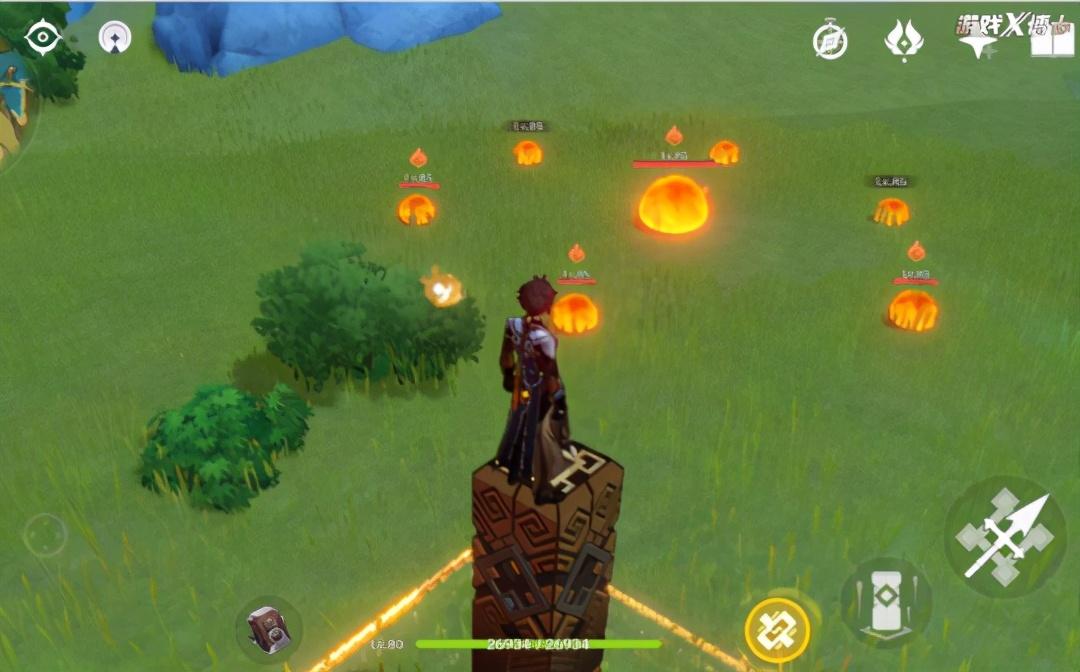1080x672 pixels.
Task: Click the round white icon beside the eye
Action: pos(115,38)
